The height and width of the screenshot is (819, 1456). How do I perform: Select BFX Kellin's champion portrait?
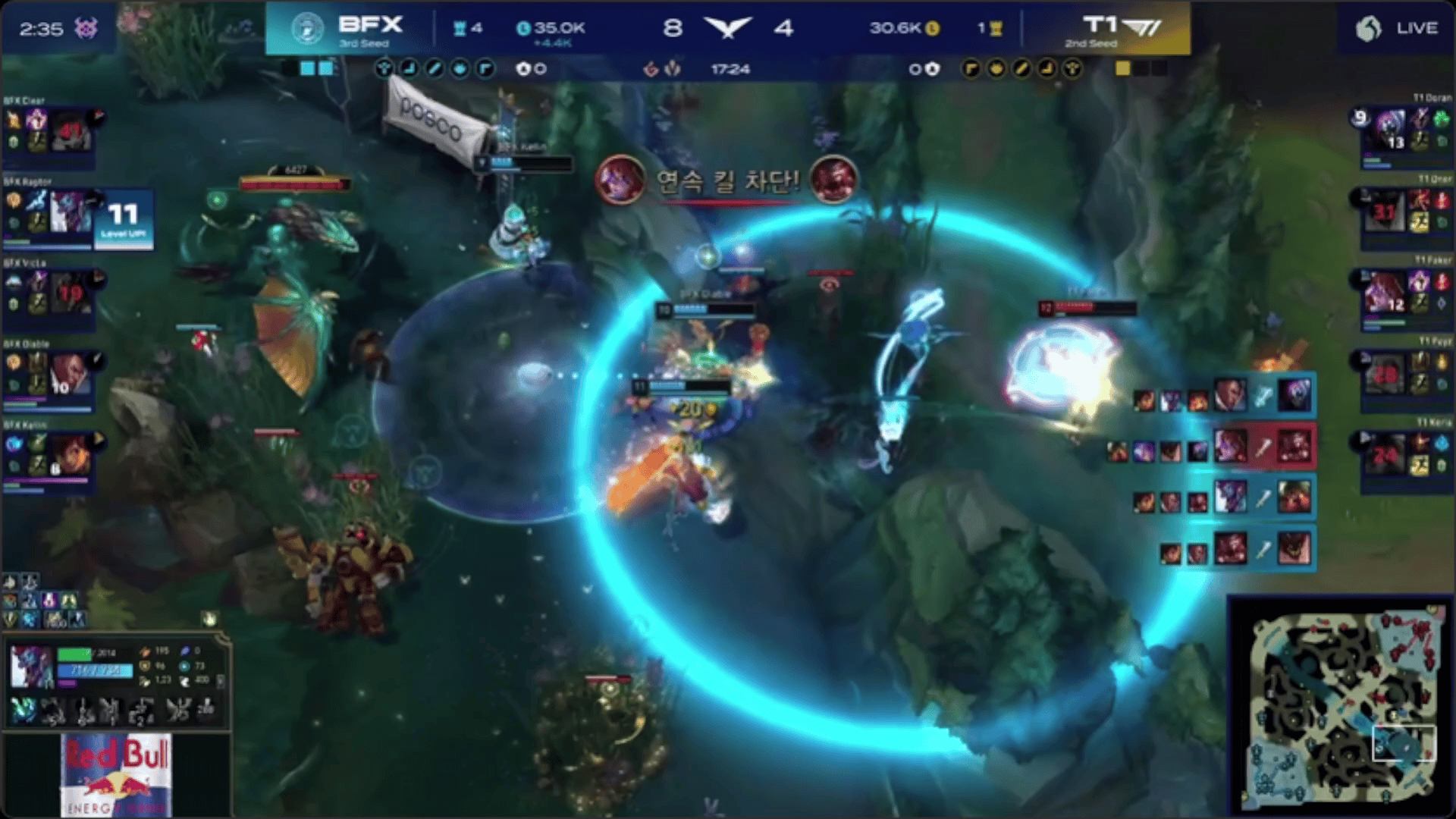[71, 456]
